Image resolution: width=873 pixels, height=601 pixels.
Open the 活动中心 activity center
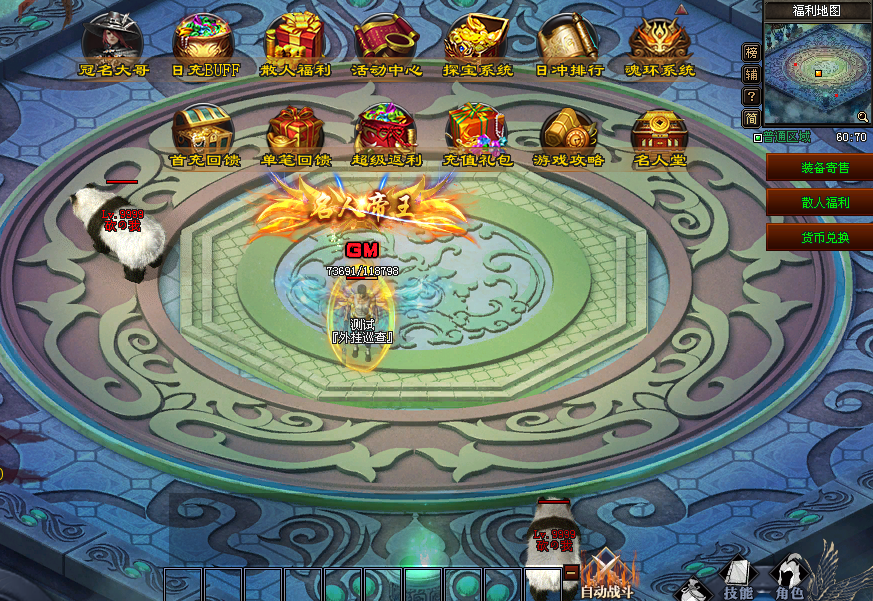pos(387,42)
